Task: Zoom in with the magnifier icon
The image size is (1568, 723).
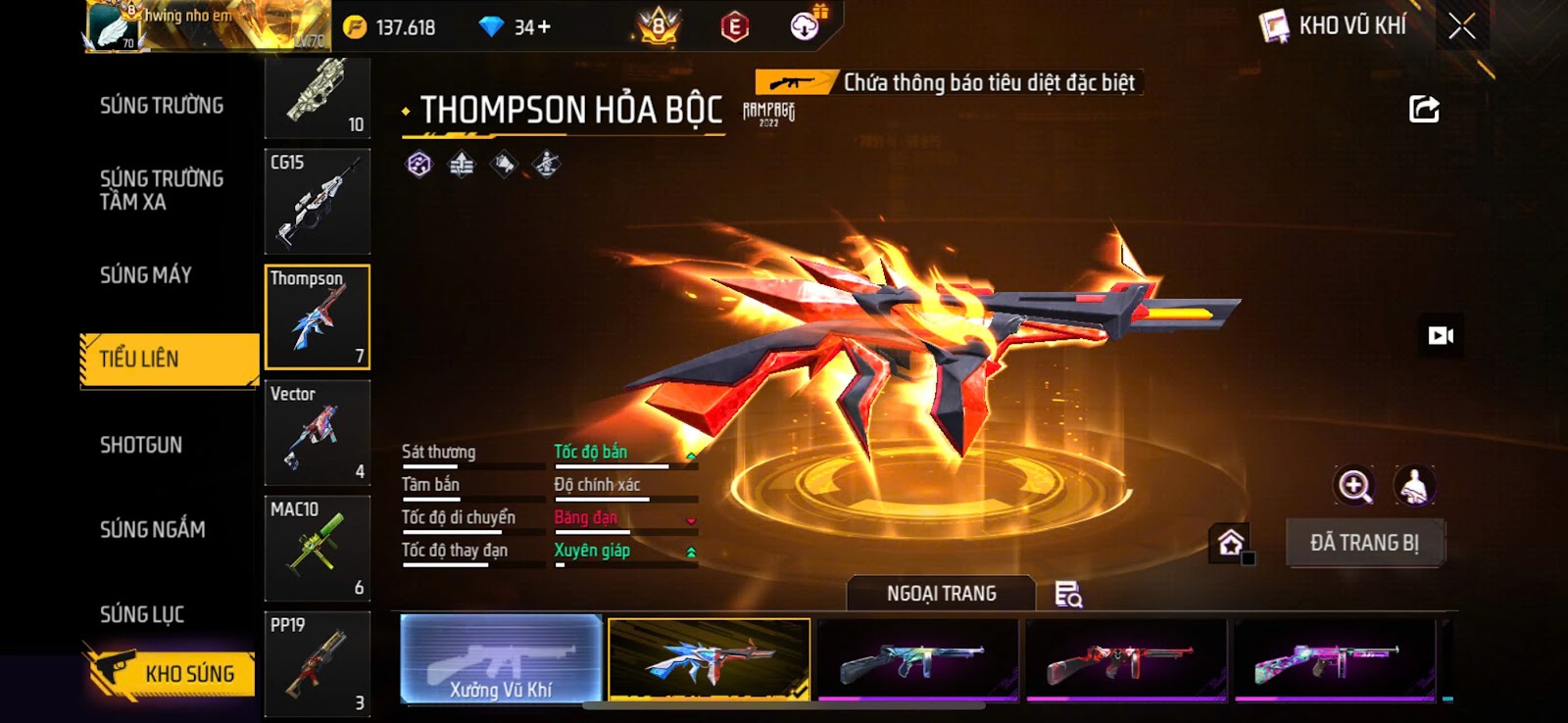Action: point(1354,485)
